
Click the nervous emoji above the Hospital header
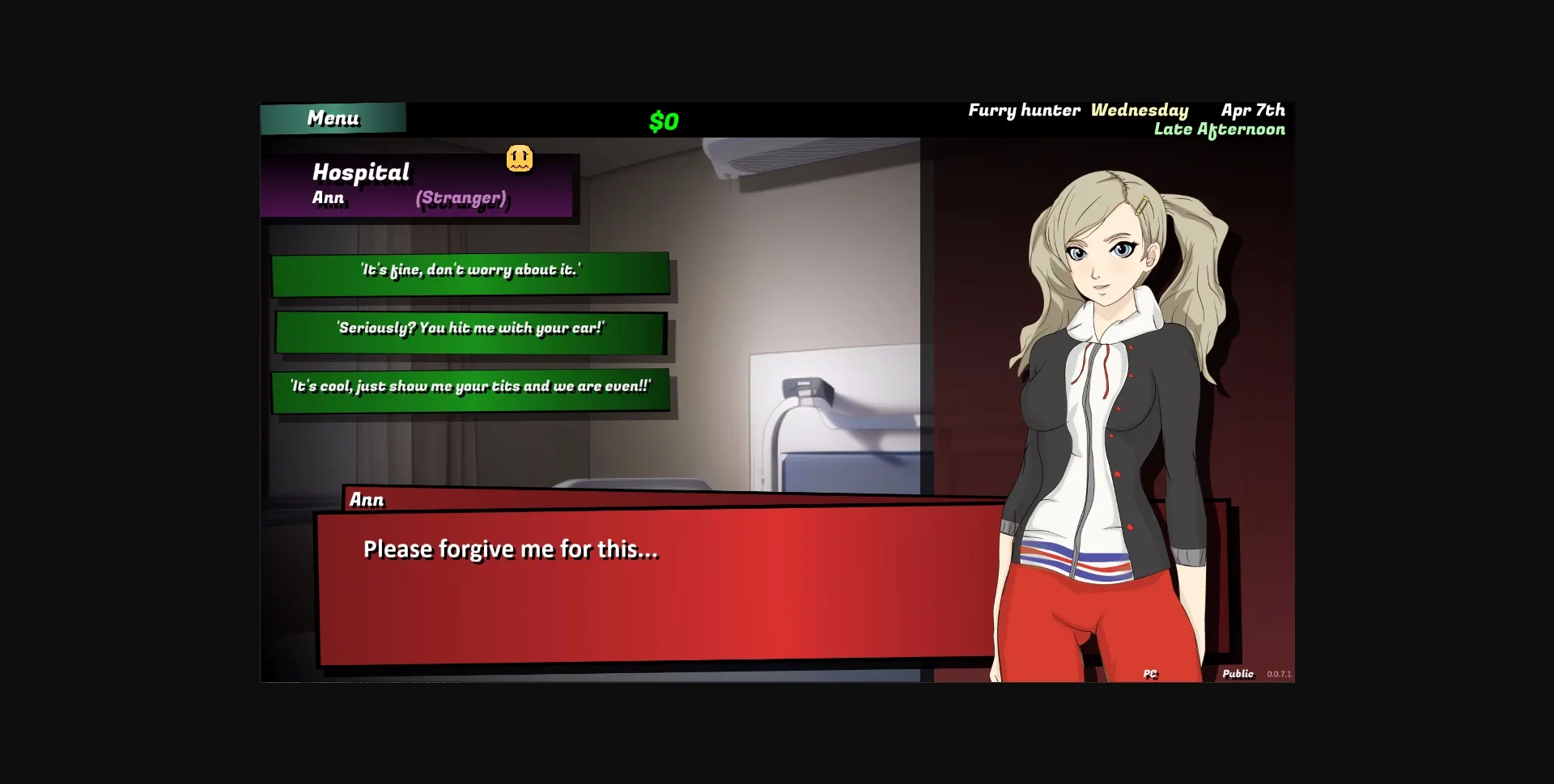click(x=520, y=159)
